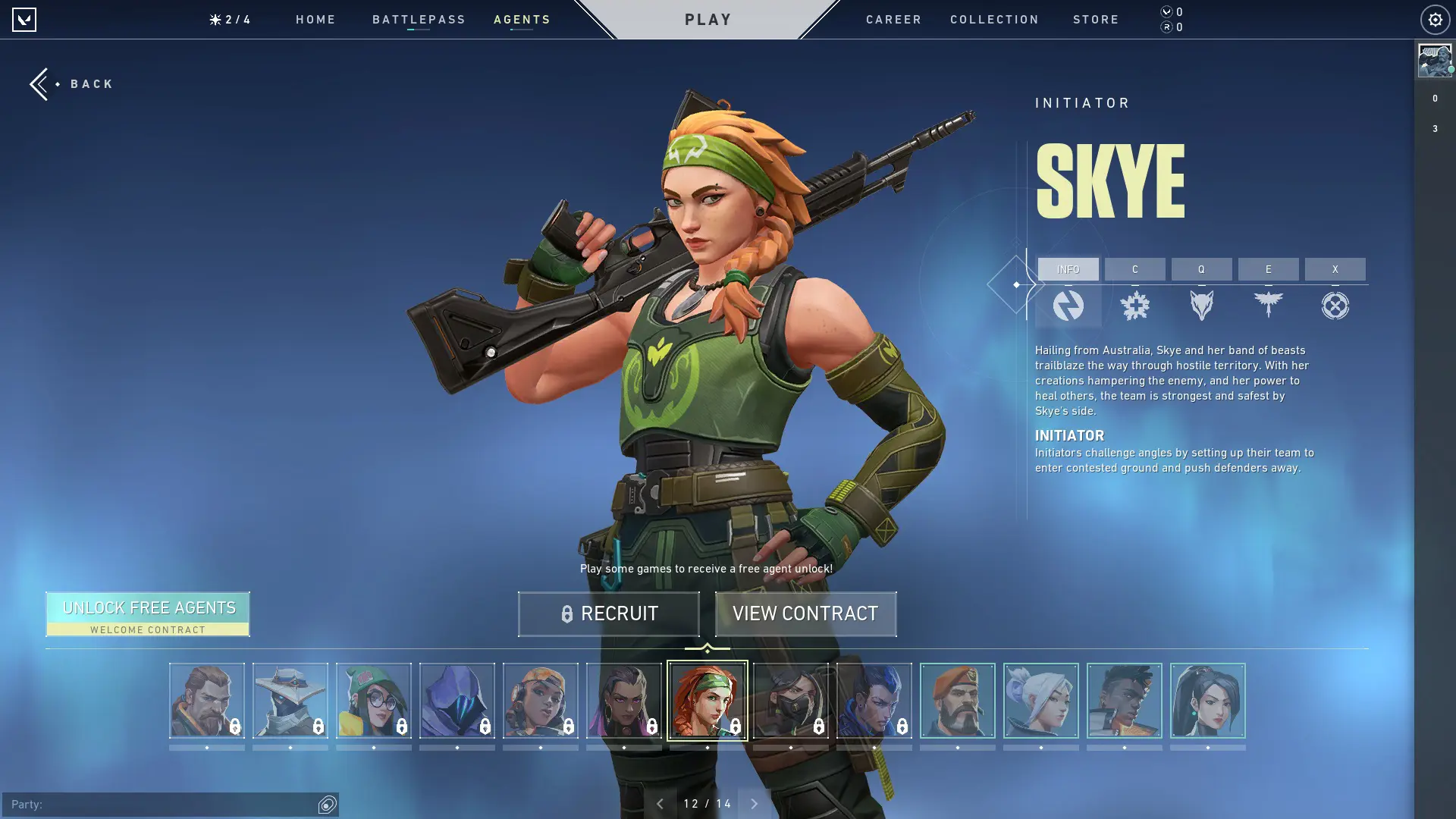Viewport: 1456px width, 819px height.
Task: Select the Initiator role info icon
Action: (x=1069, y=306)
